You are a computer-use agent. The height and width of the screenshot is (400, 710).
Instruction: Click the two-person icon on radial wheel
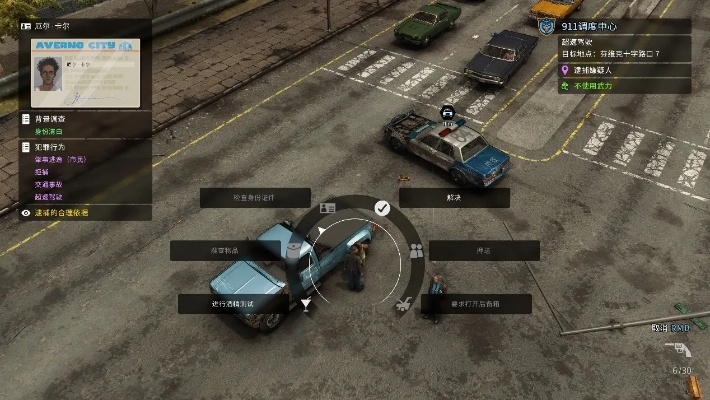tap(416, 250)
